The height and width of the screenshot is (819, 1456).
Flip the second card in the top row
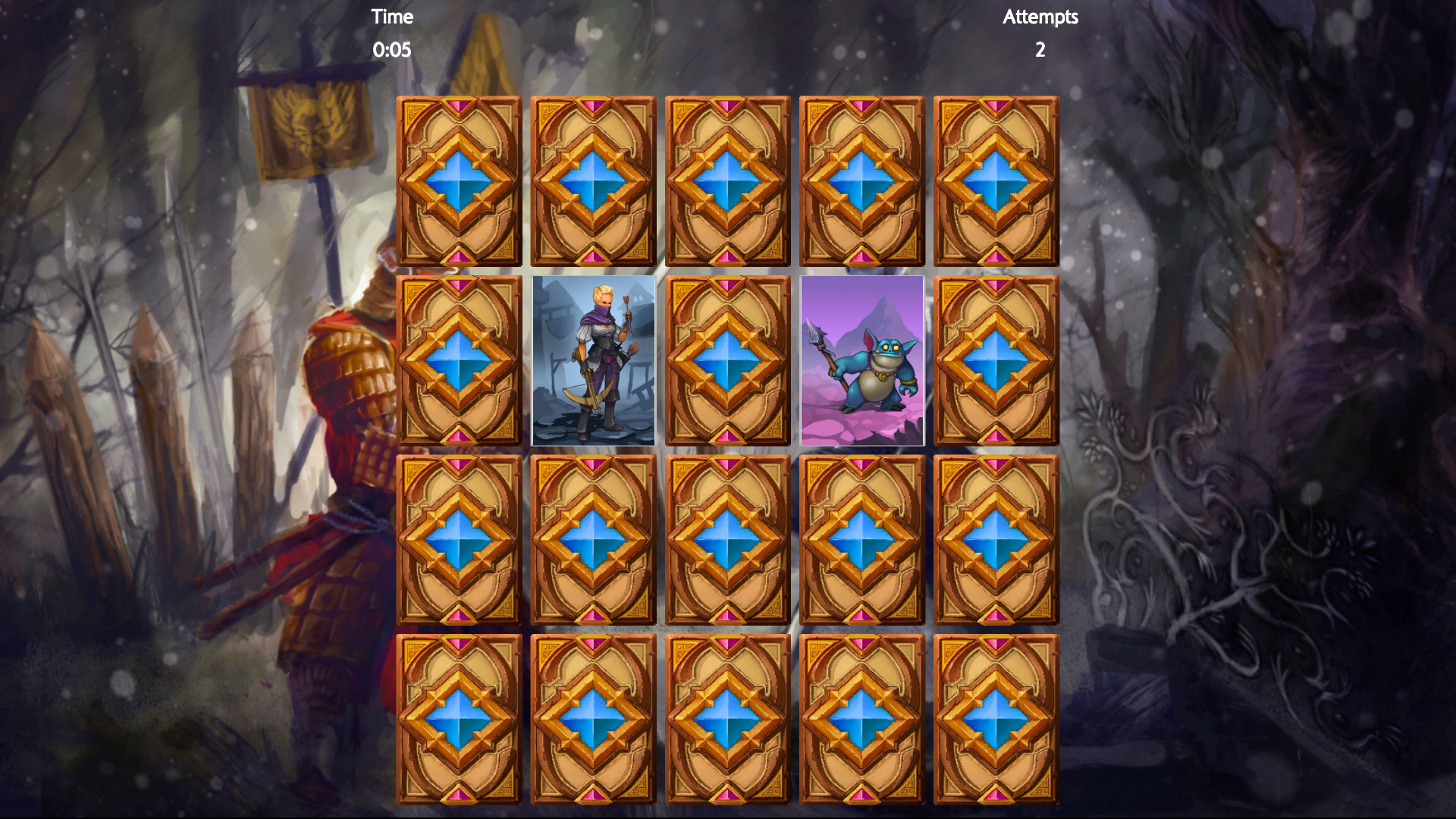tap(593, 180)
